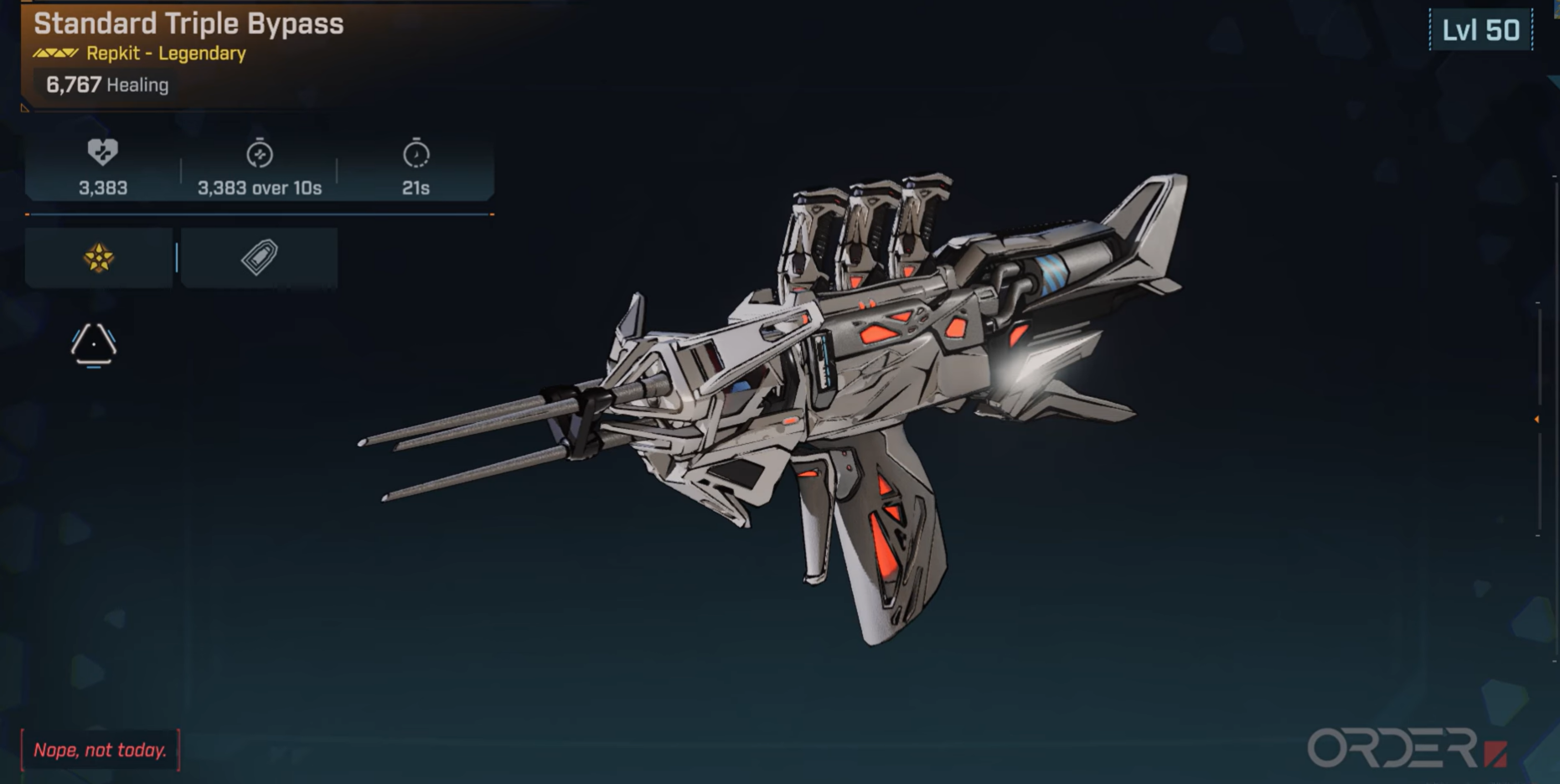Select the healing amount heart icon
The height and width of the screenshot is (784, 1560).
click(101, 152)
